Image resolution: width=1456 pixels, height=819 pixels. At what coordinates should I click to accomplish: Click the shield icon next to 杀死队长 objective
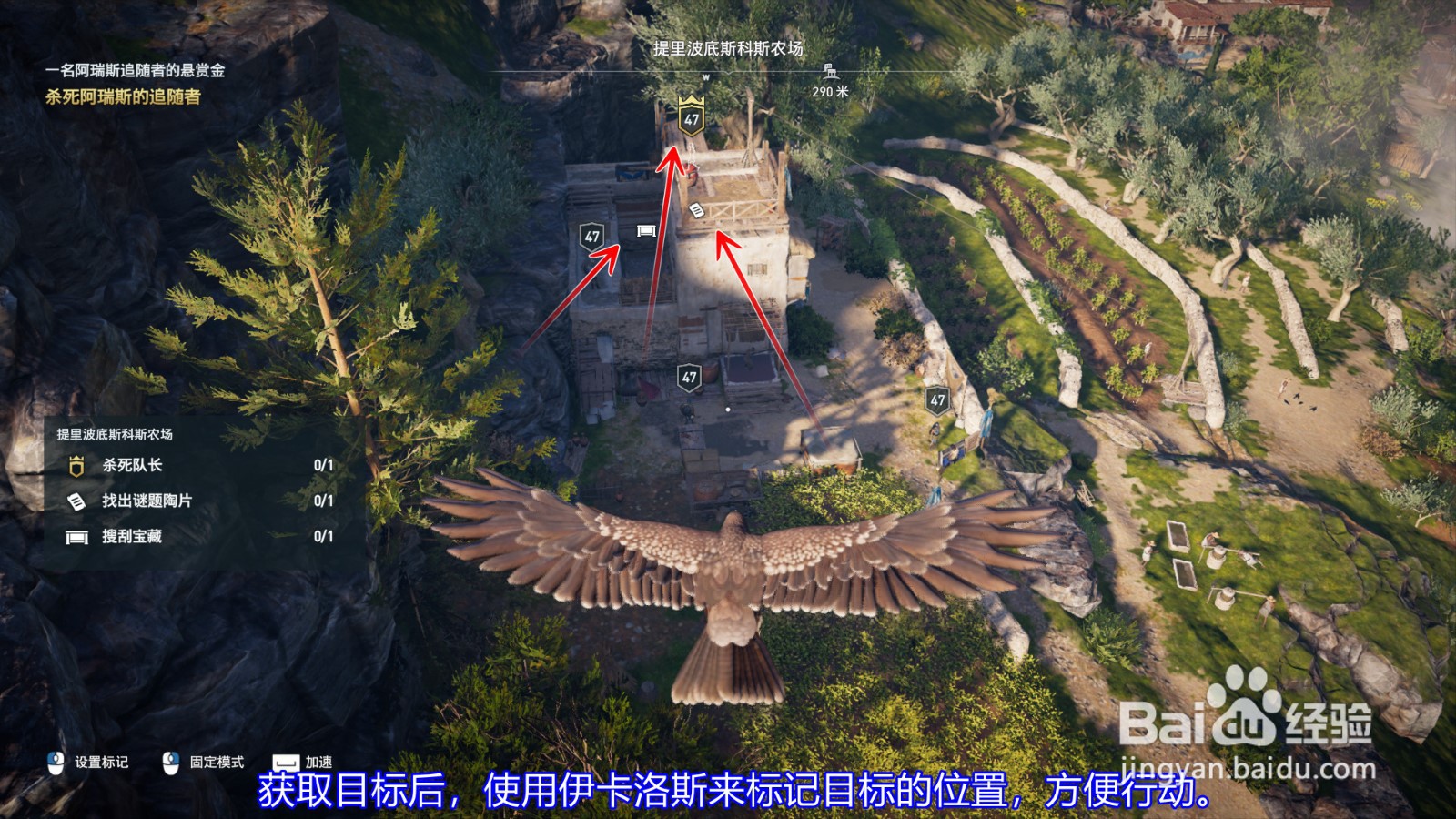coord(75,465)
